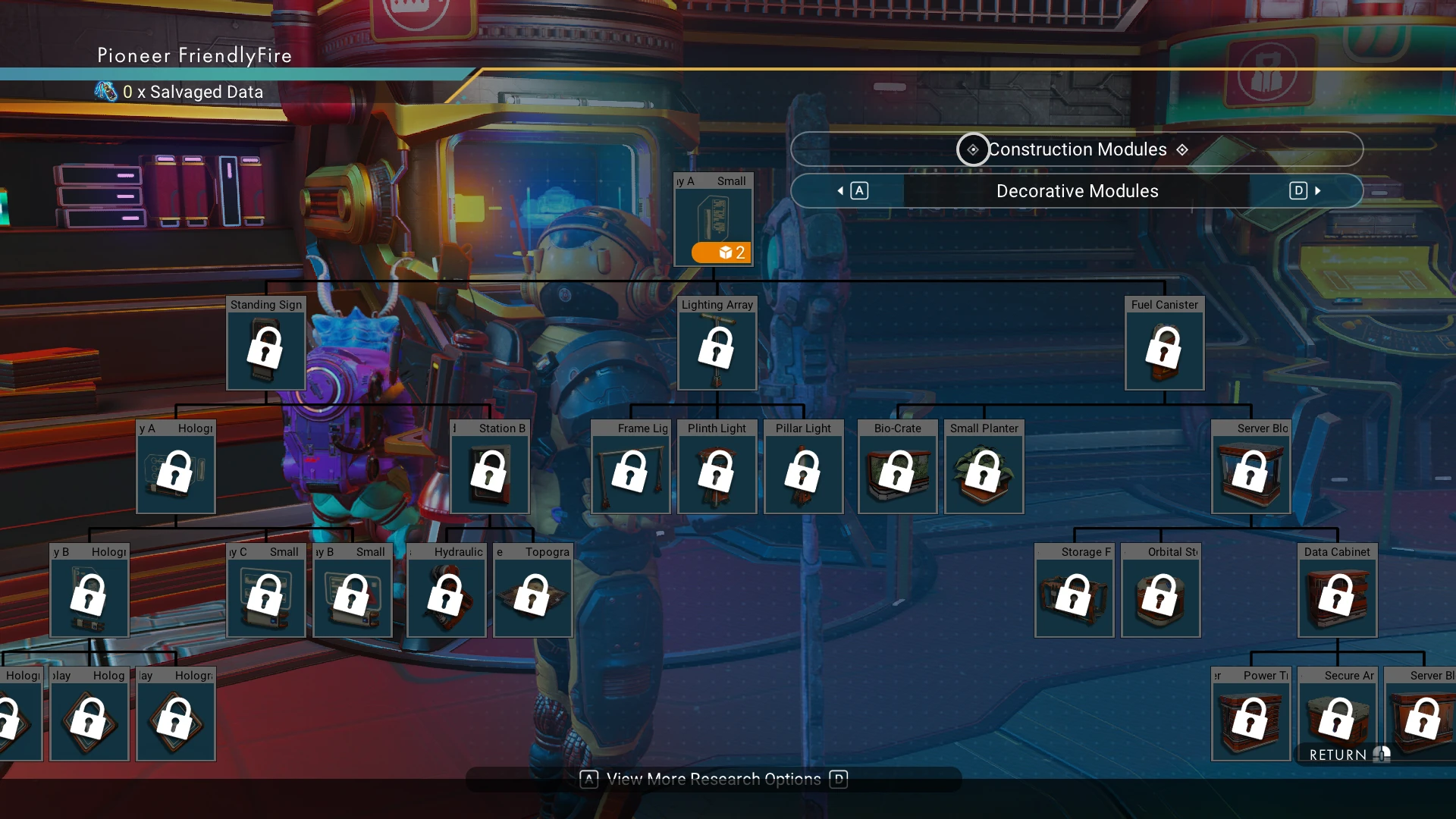The image size is (1456, 819).
Task: Choose the Storage module node
Action: tap(1074, 591)
